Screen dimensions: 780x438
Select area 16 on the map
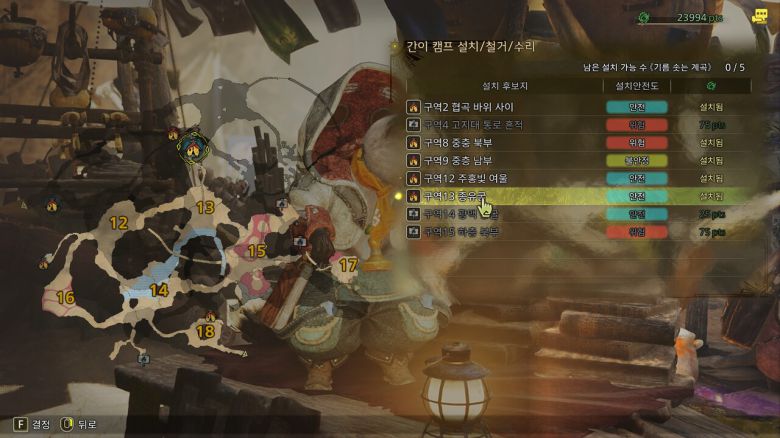[66, 298]
